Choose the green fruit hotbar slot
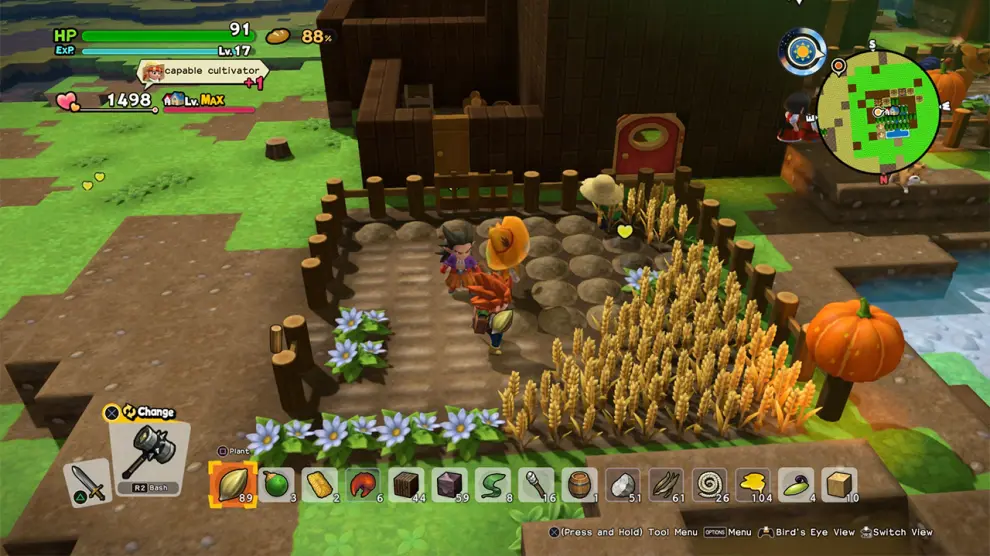990x556 pixels. click(276, 485)
